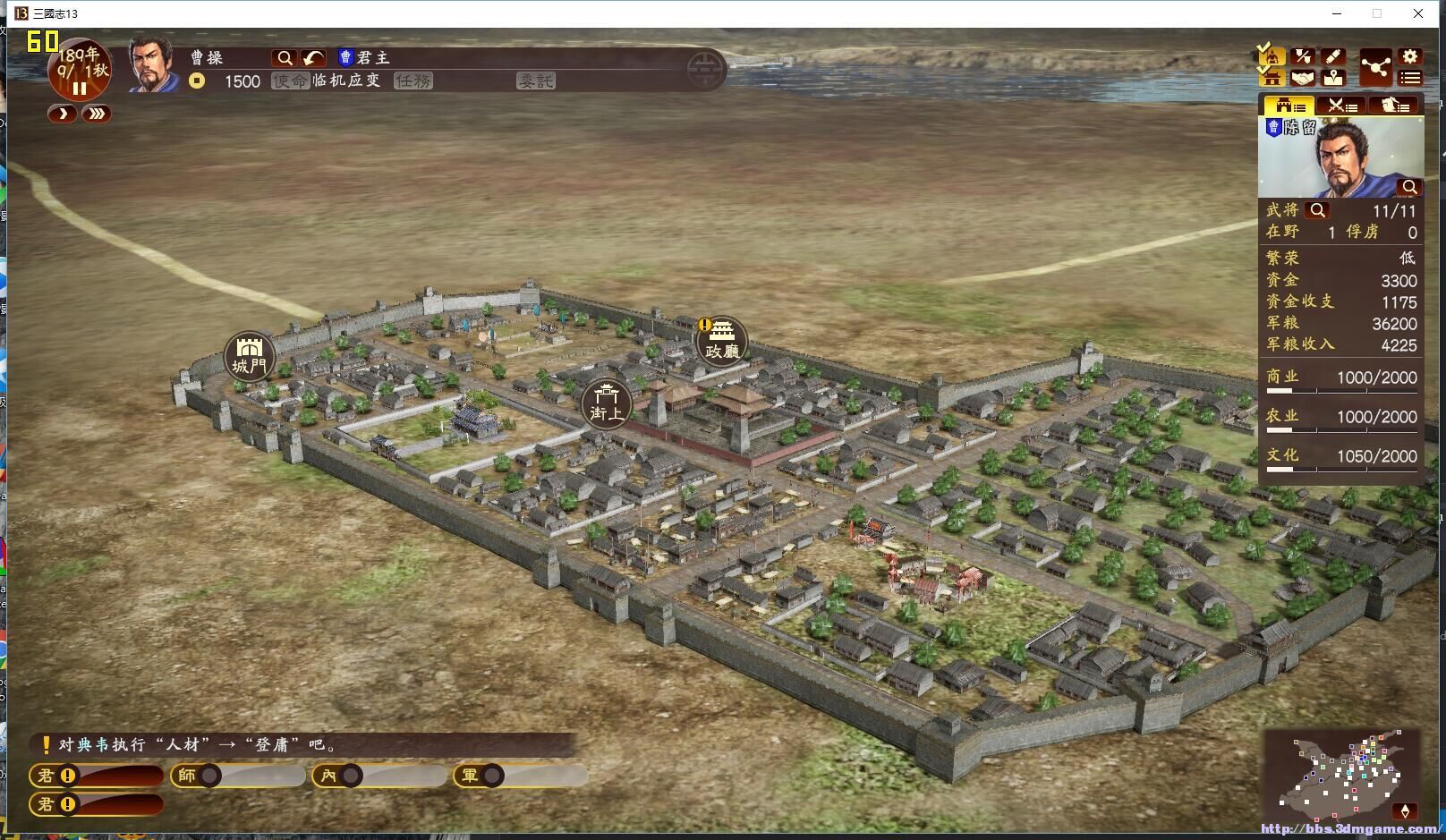The image size is (1446, 840).
Task: Open Cao Cao's portrait in the top bar
Action: pyautogui.click(x=154, y=64)
